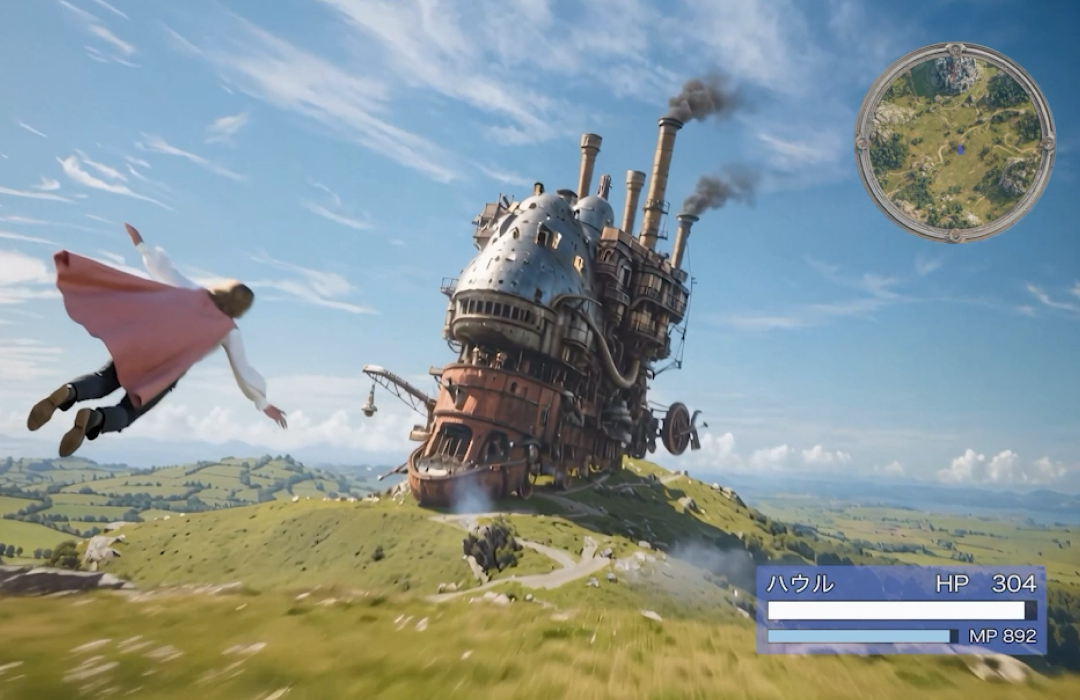Click the blue player marker on minimap

961,149
